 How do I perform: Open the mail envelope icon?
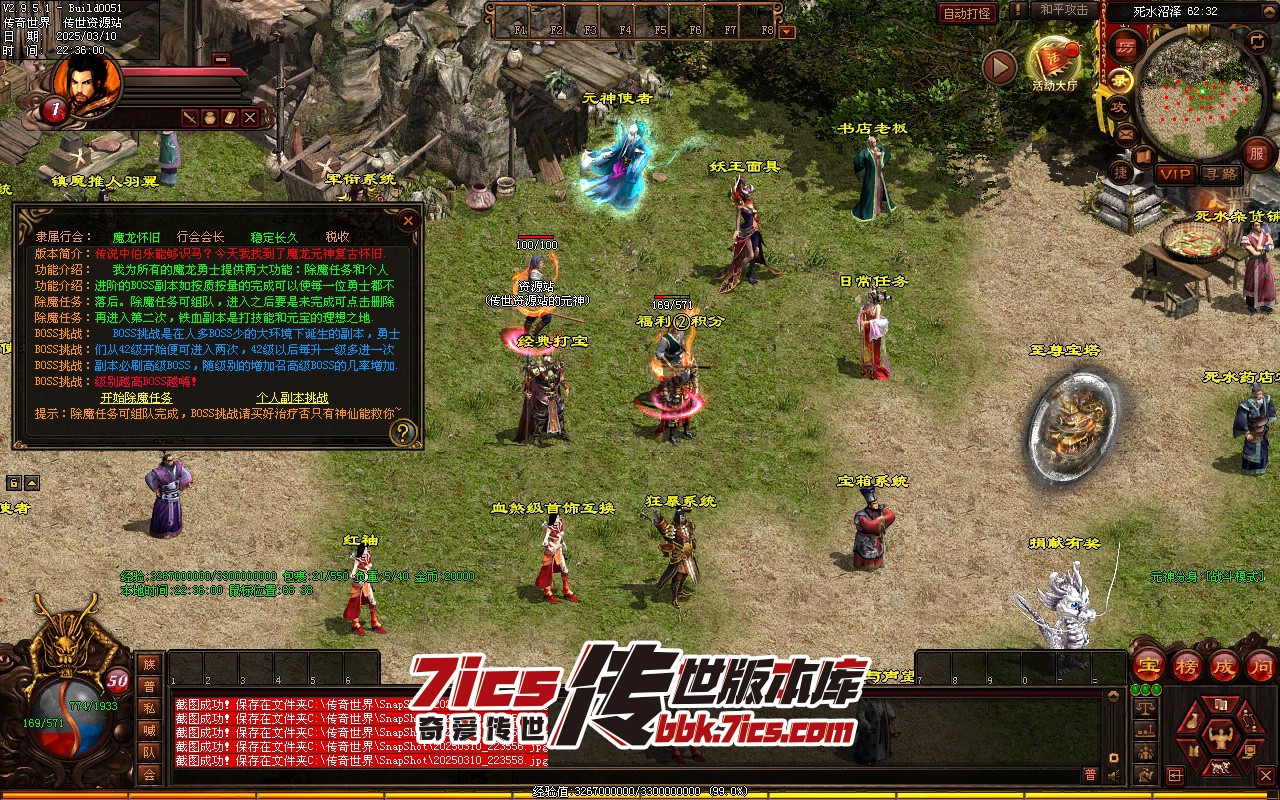[1126, 133]
